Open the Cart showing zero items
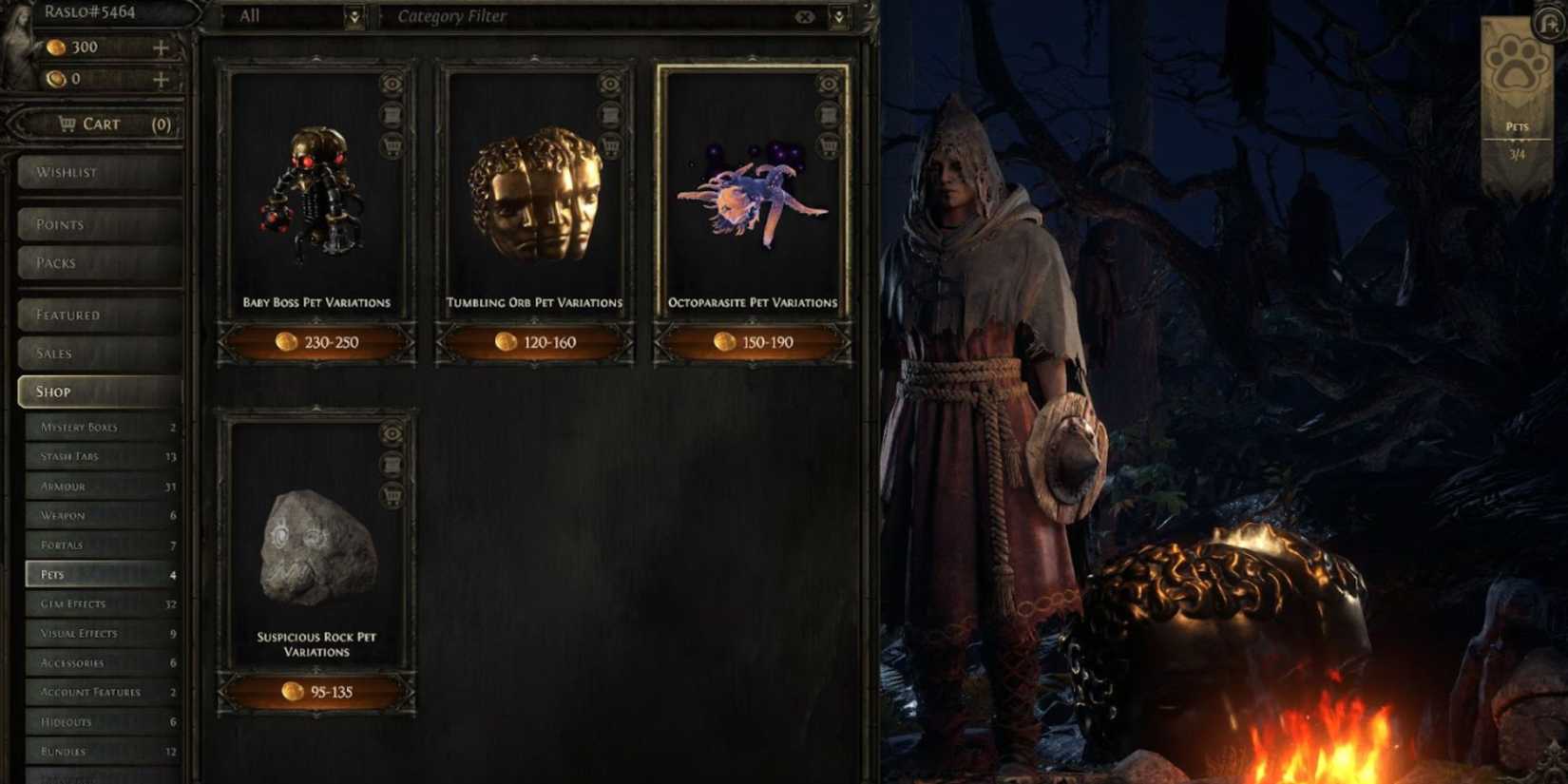The height and width of the screenshot is (784, 1568). (x=100, y=124)
